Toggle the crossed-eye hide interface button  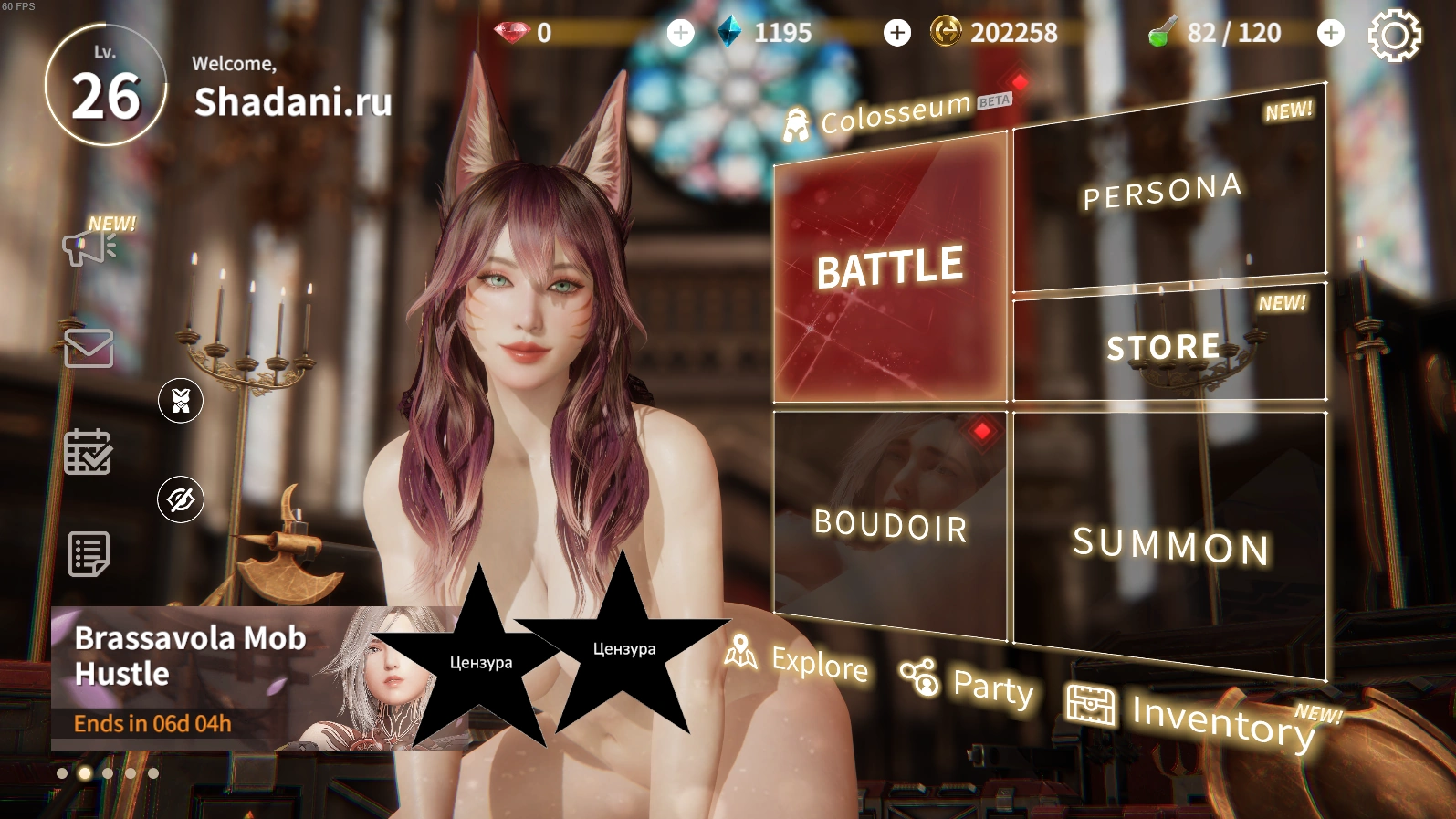[181, 499]
